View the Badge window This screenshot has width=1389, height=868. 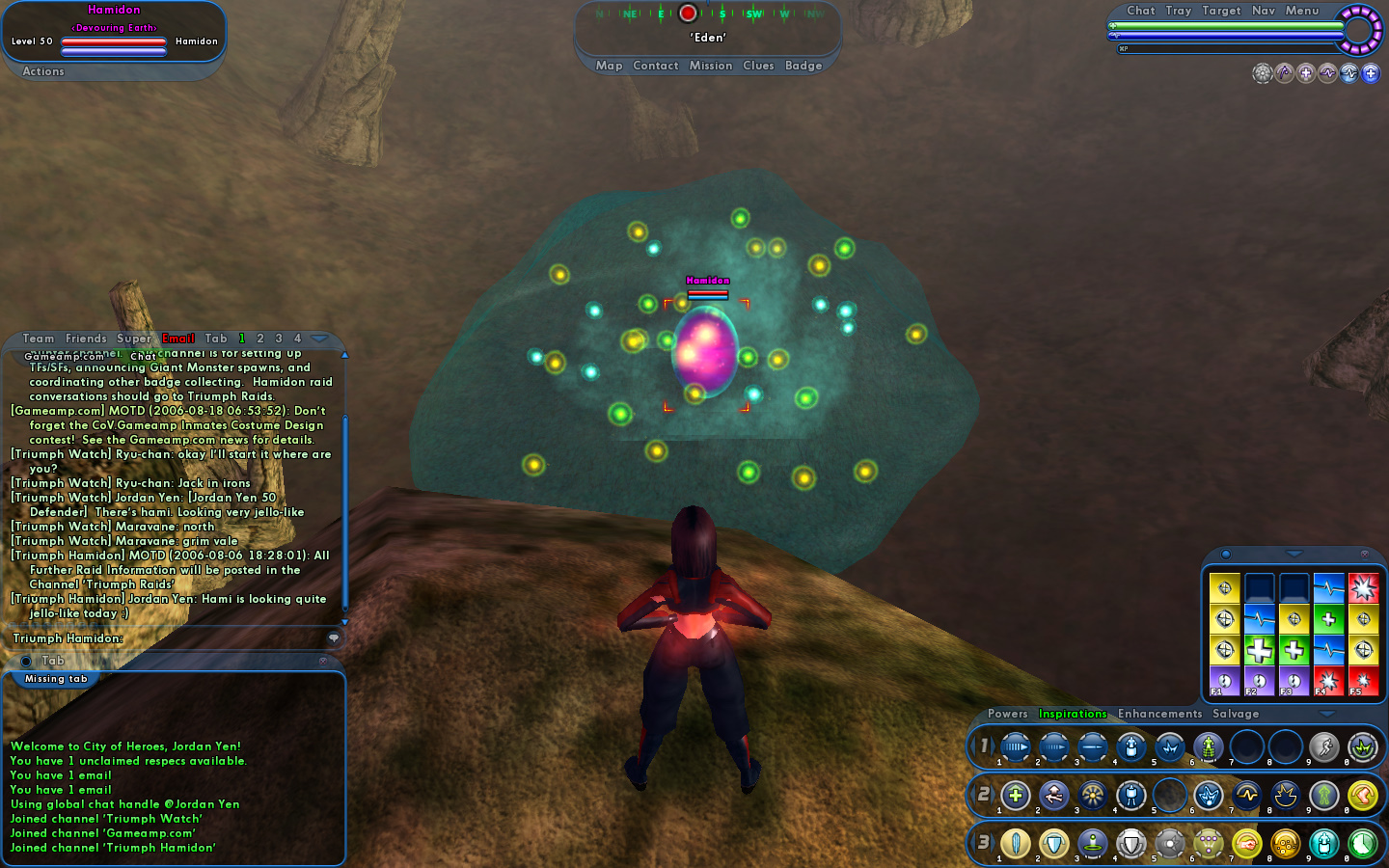click(803, 66)
